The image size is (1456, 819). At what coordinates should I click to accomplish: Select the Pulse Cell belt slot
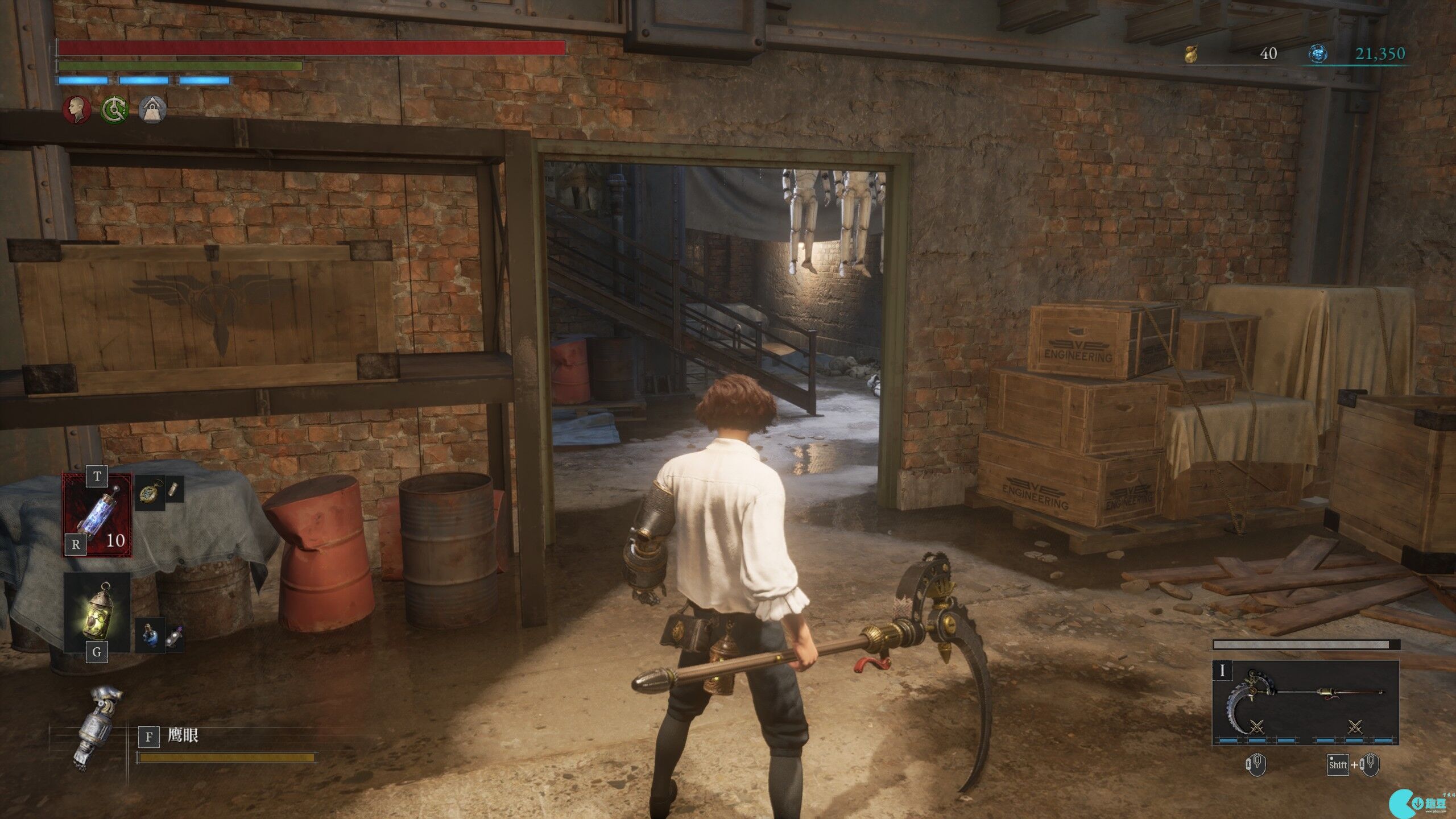click(x=97, y=515)
